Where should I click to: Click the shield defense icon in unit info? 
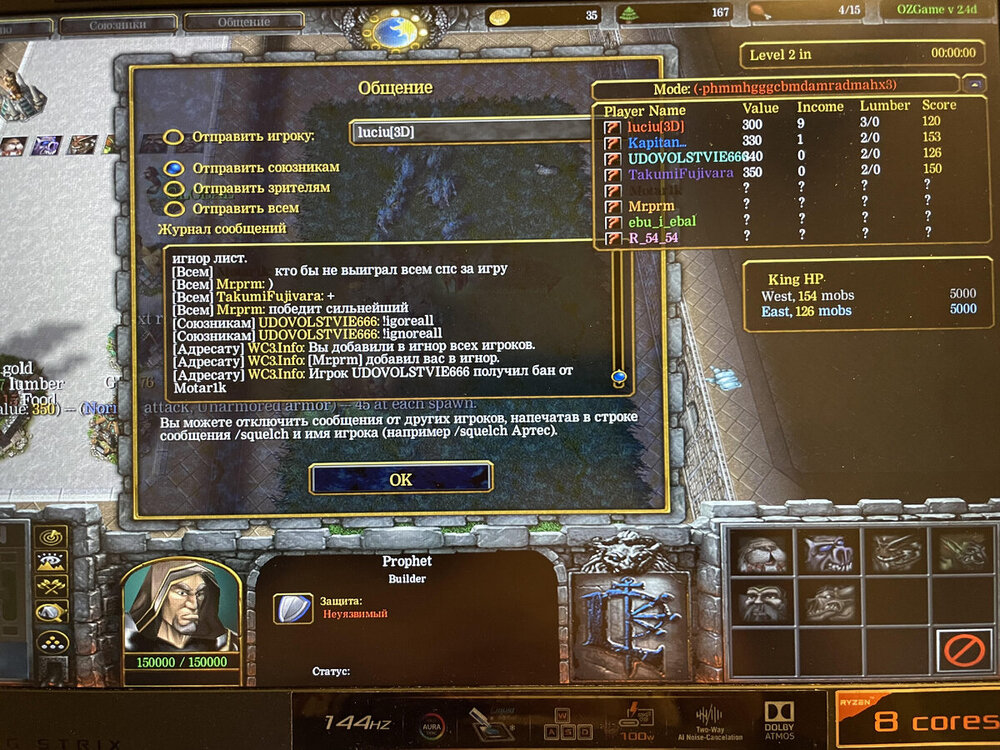(x=291, y=607)
